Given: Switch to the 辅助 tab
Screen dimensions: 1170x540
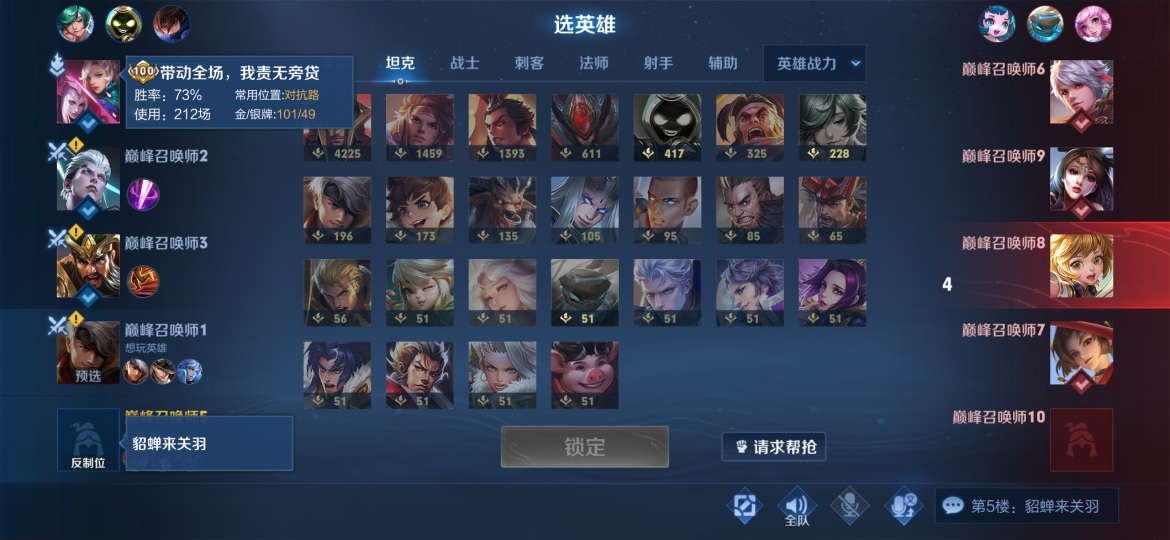Looking at the screenshot, I should click(x=722, y=63).
